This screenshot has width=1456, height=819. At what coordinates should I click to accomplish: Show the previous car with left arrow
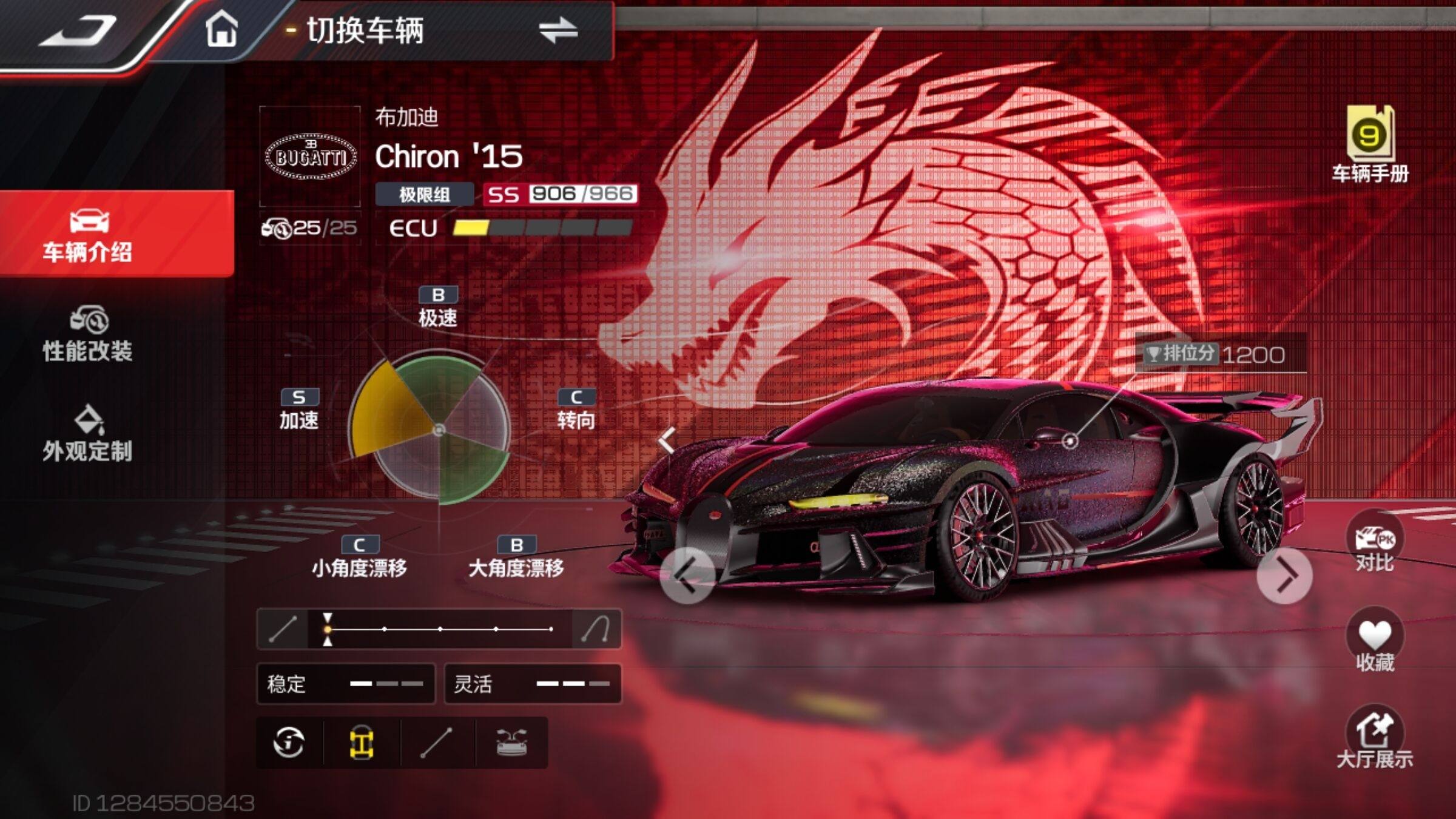point(687,575)
